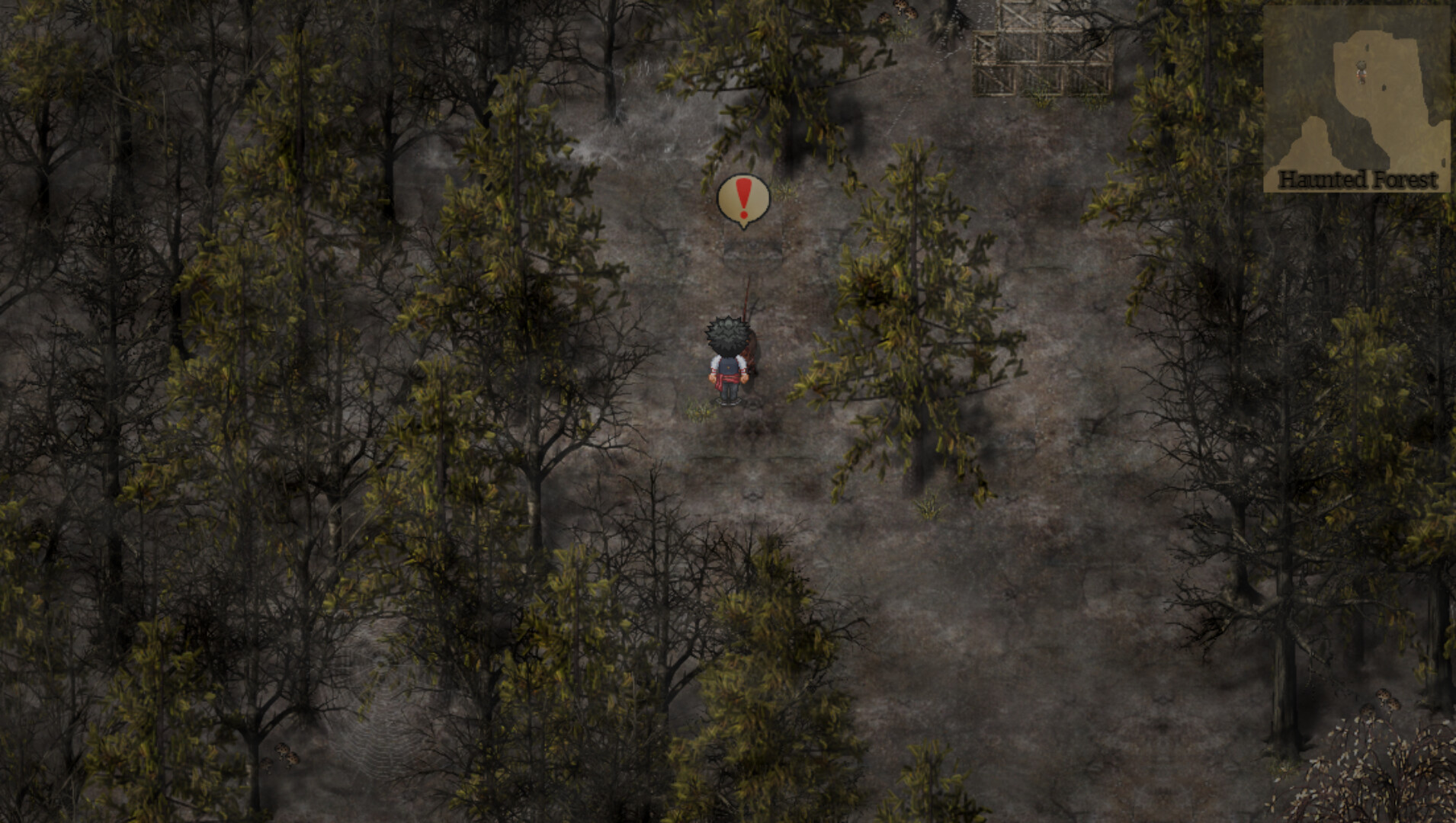Click the player marker on the minimap
1456x823 pixels.
pos(1361,72)
